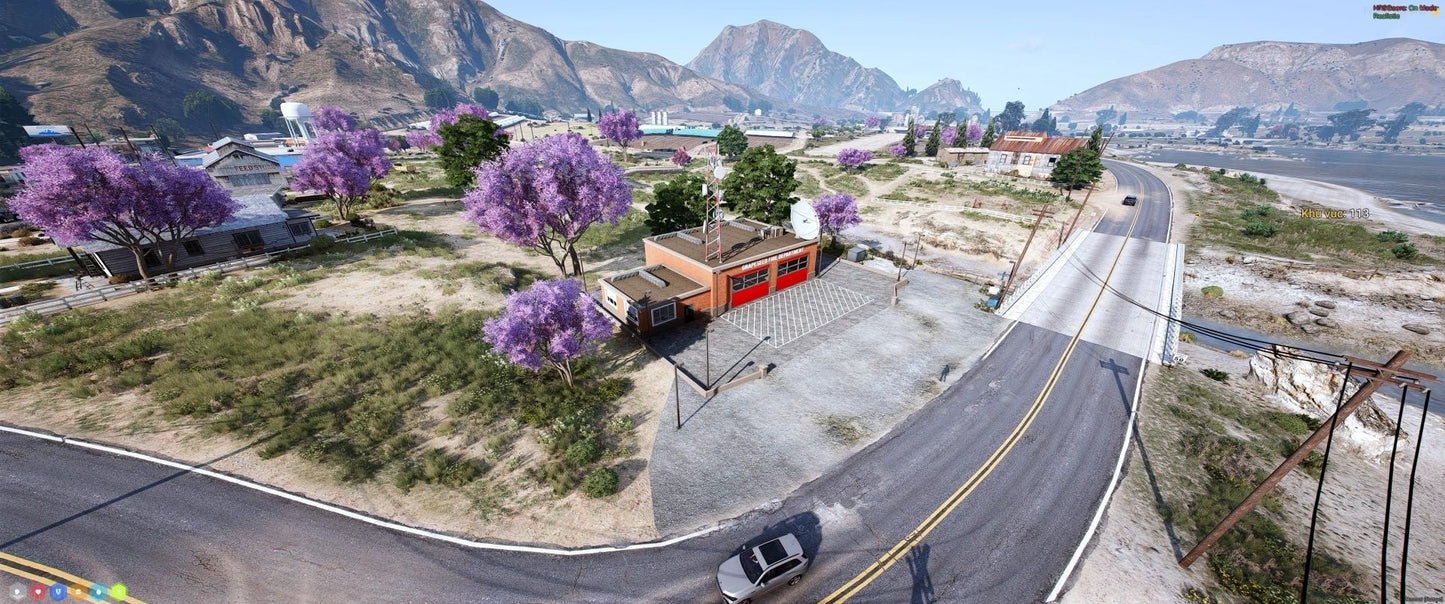Select the gray hexagon status icon
Image resolution: width=1445 pixels, height=604 pixels.
click(18, 591)
